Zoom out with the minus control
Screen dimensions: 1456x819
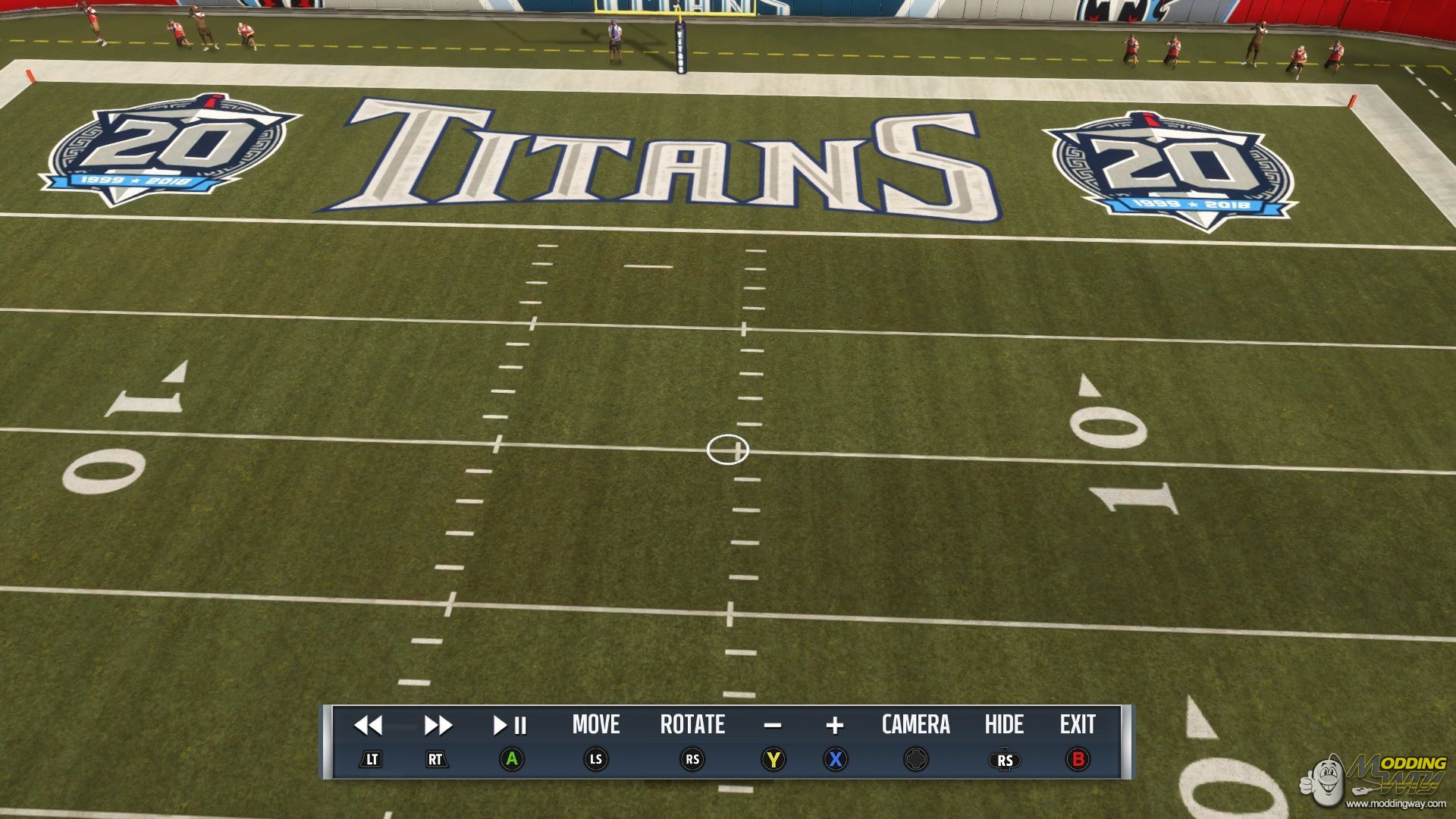pyautogui.click(x=773, y=726)
